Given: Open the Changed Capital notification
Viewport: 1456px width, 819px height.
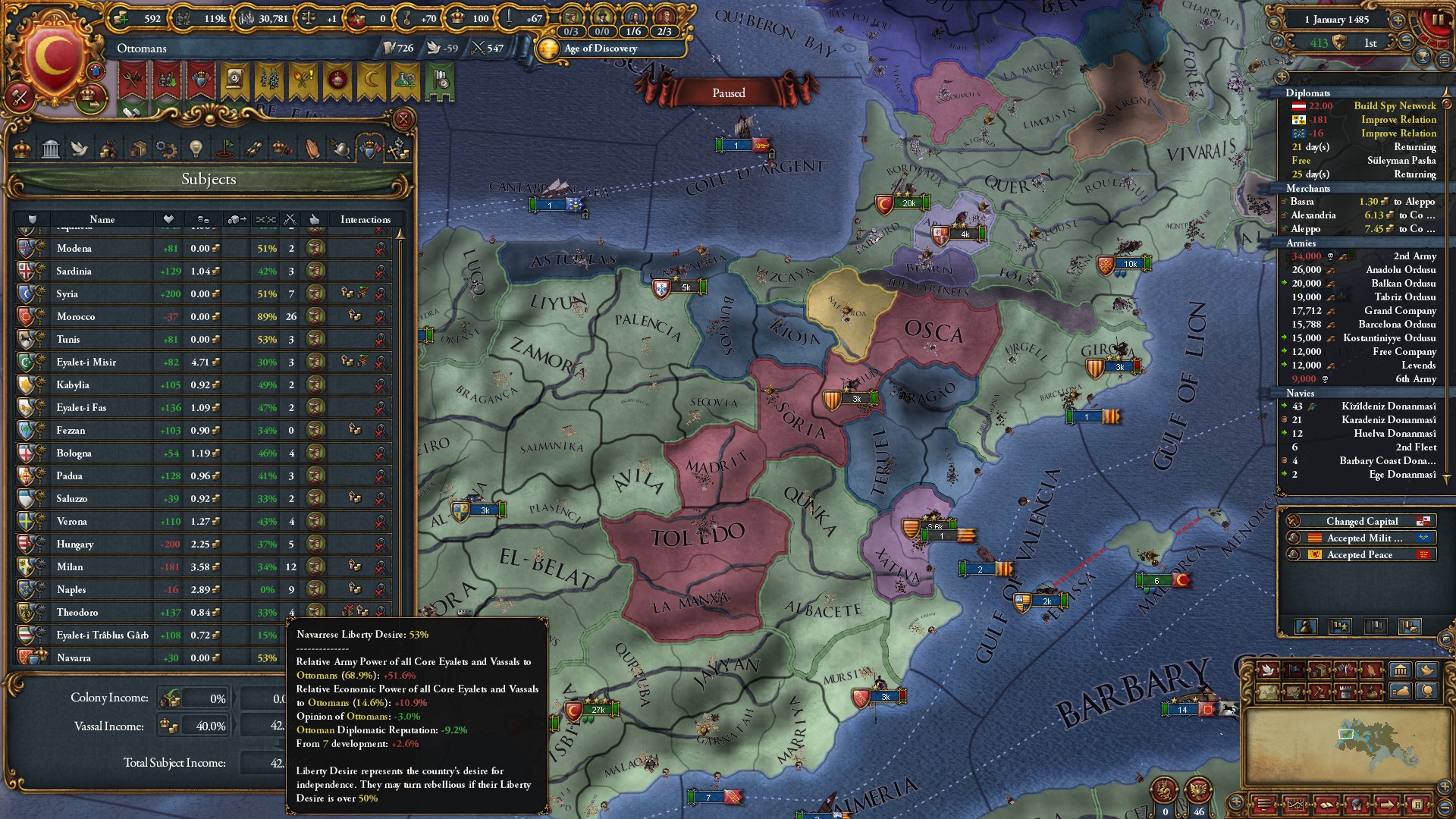Looking at the screenshot, I should click(1361, 521).
